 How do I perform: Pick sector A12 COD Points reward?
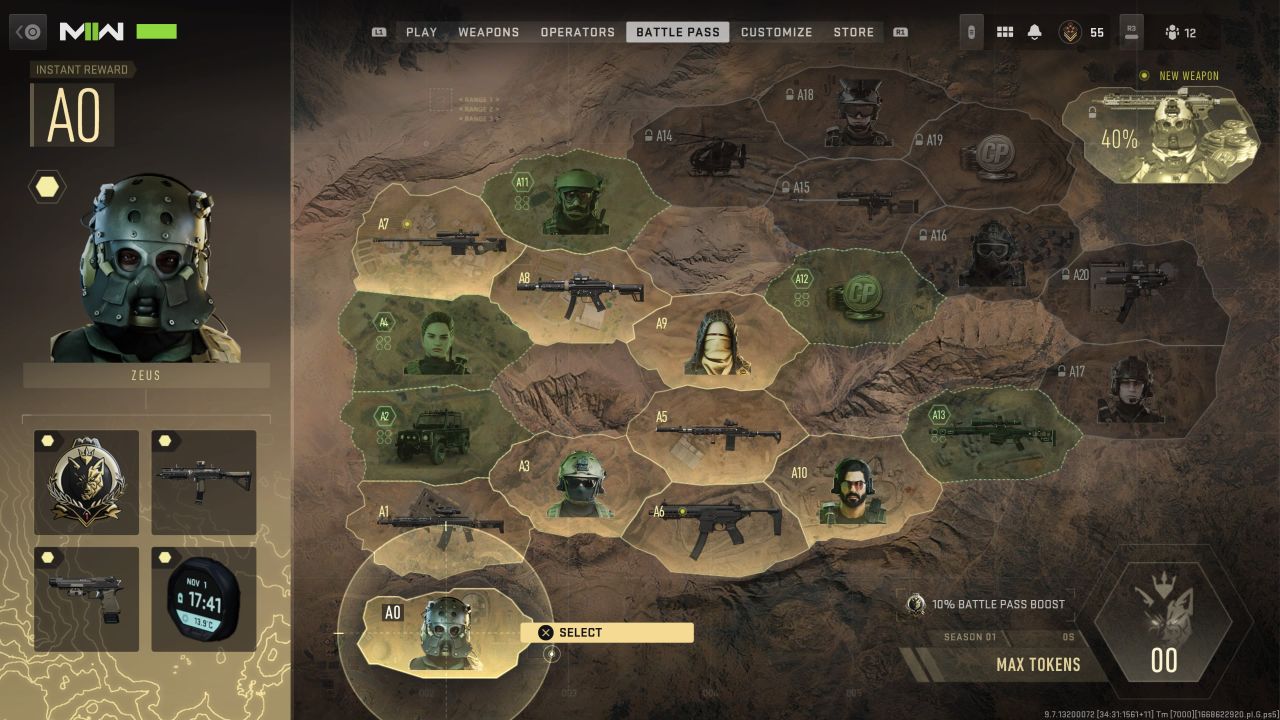[x=855, y=292]
